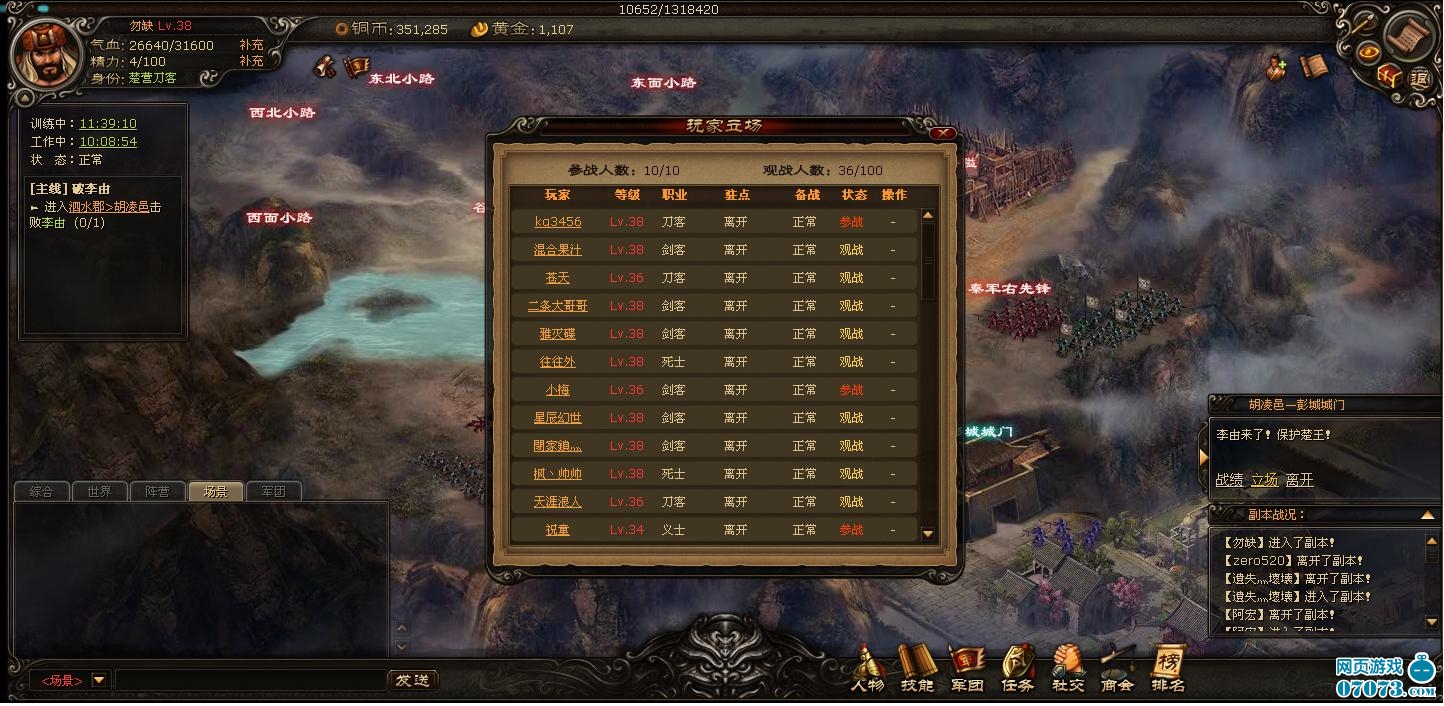1444x706 pixels.
Task: Open the 社交 social menu
Action: coord(1067,670)
